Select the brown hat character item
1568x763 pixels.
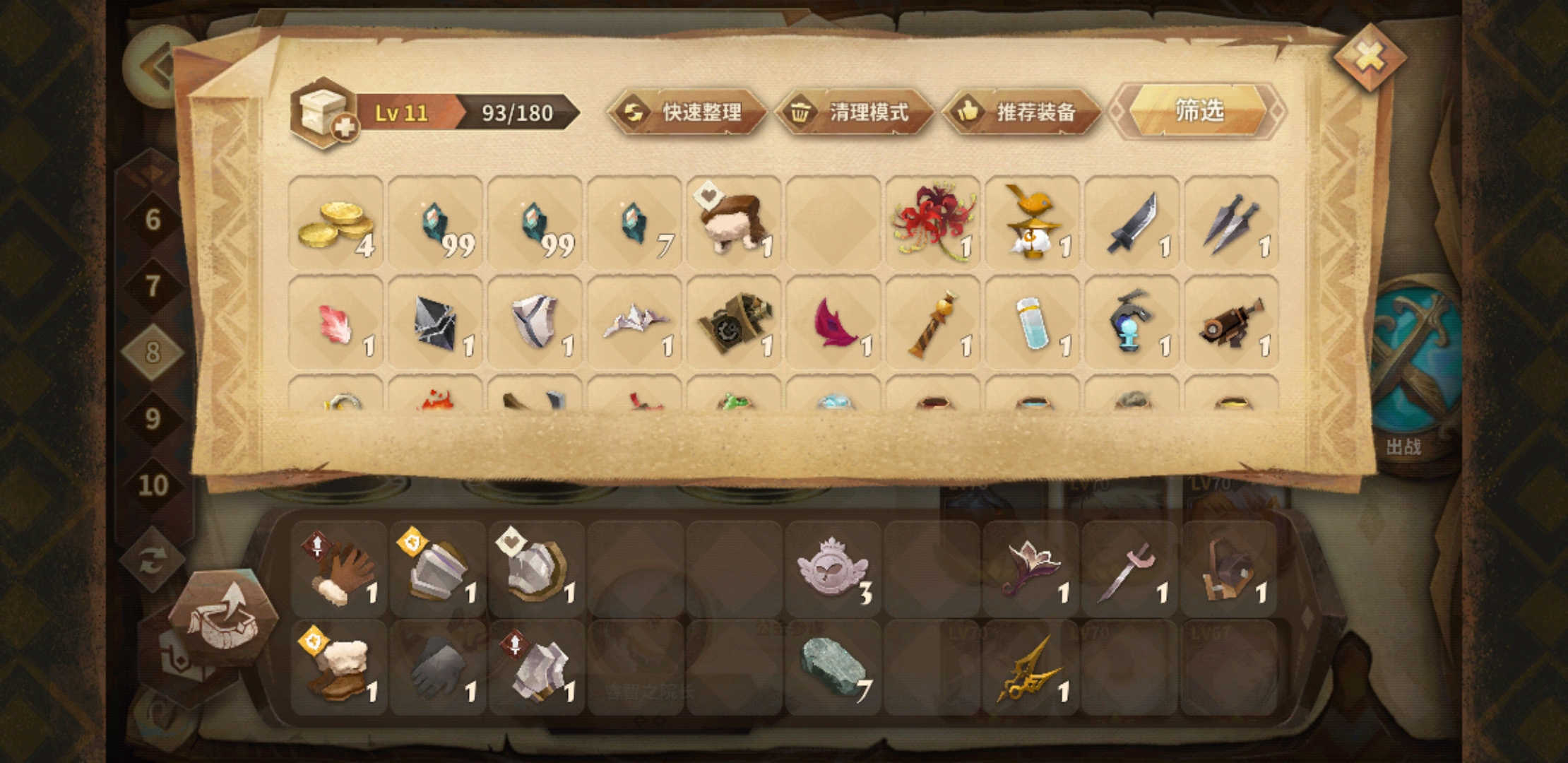click(x=734, y=223)
